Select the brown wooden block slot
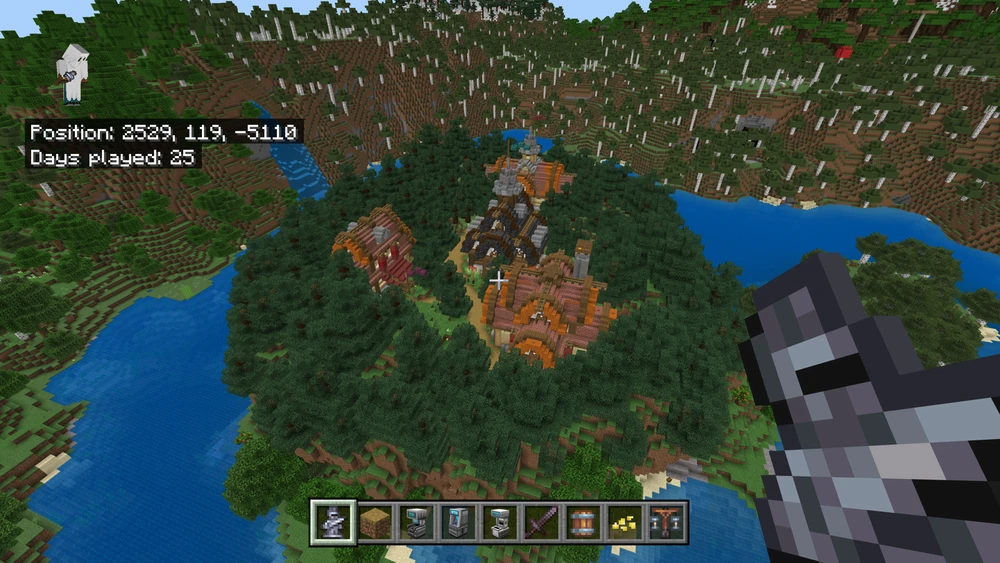 coord(374,522)
